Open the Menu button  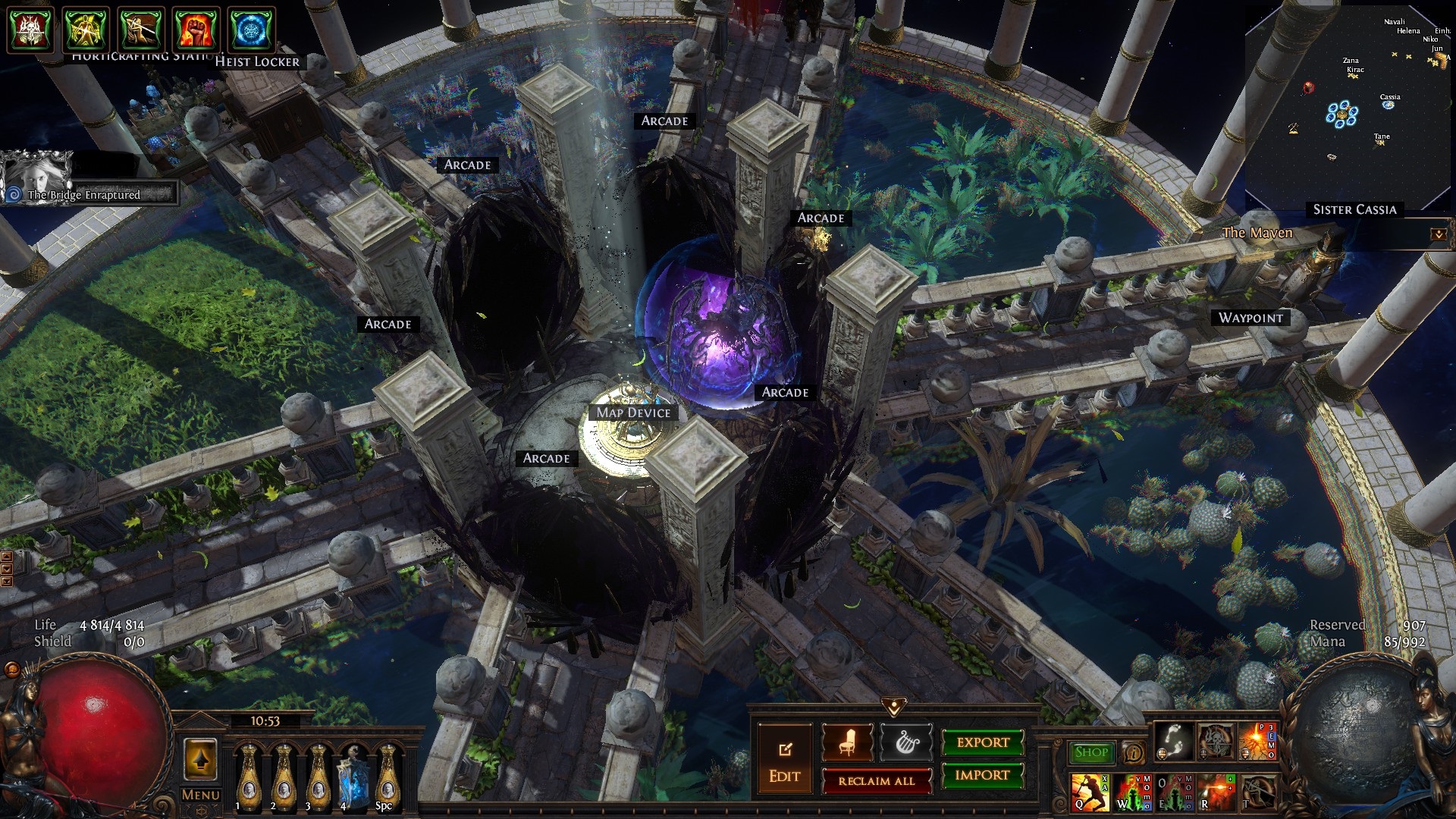click(201, 795)
